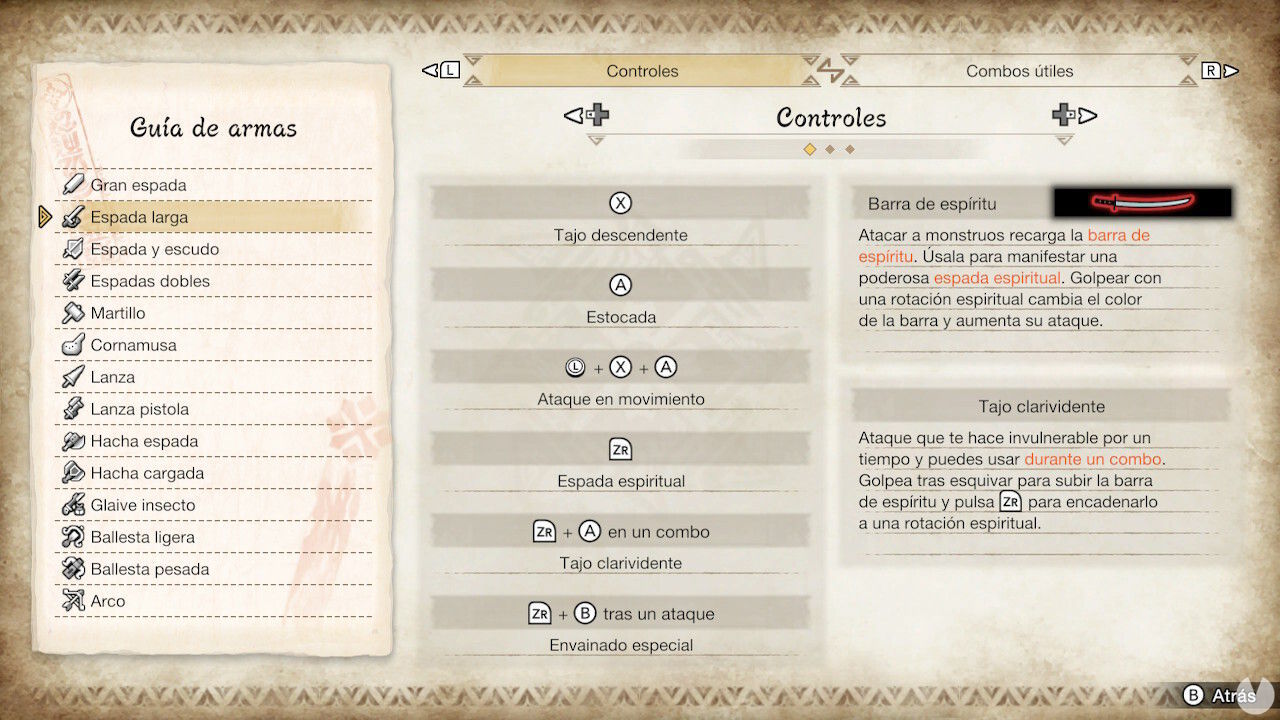The width and height of the screenshot is (1280, 720).
Task: Click the katana image in Barra de espíritu panel
Action: coord(1140,202)
